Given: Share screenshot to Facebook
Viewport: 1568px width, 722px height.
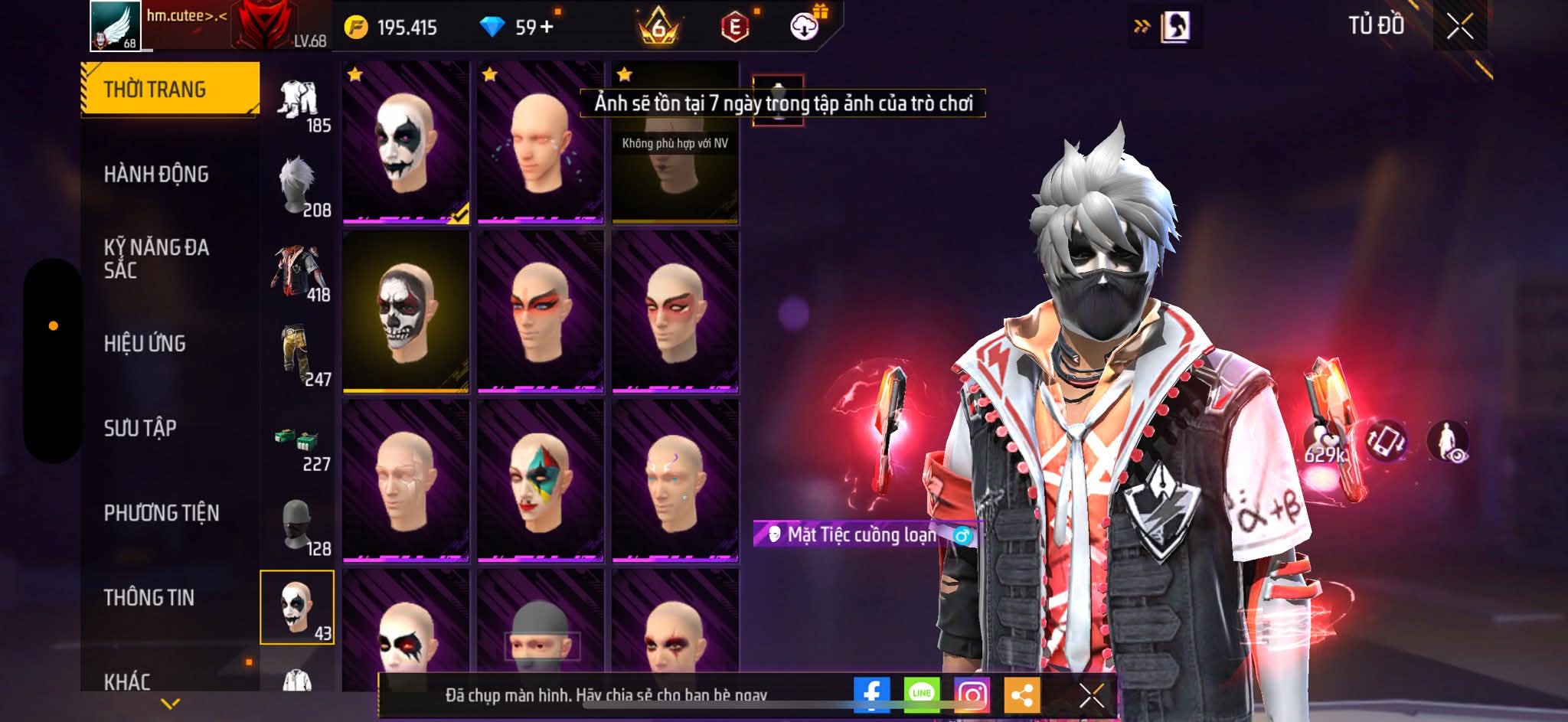Looking at the screenshot, I should point(871,694).
